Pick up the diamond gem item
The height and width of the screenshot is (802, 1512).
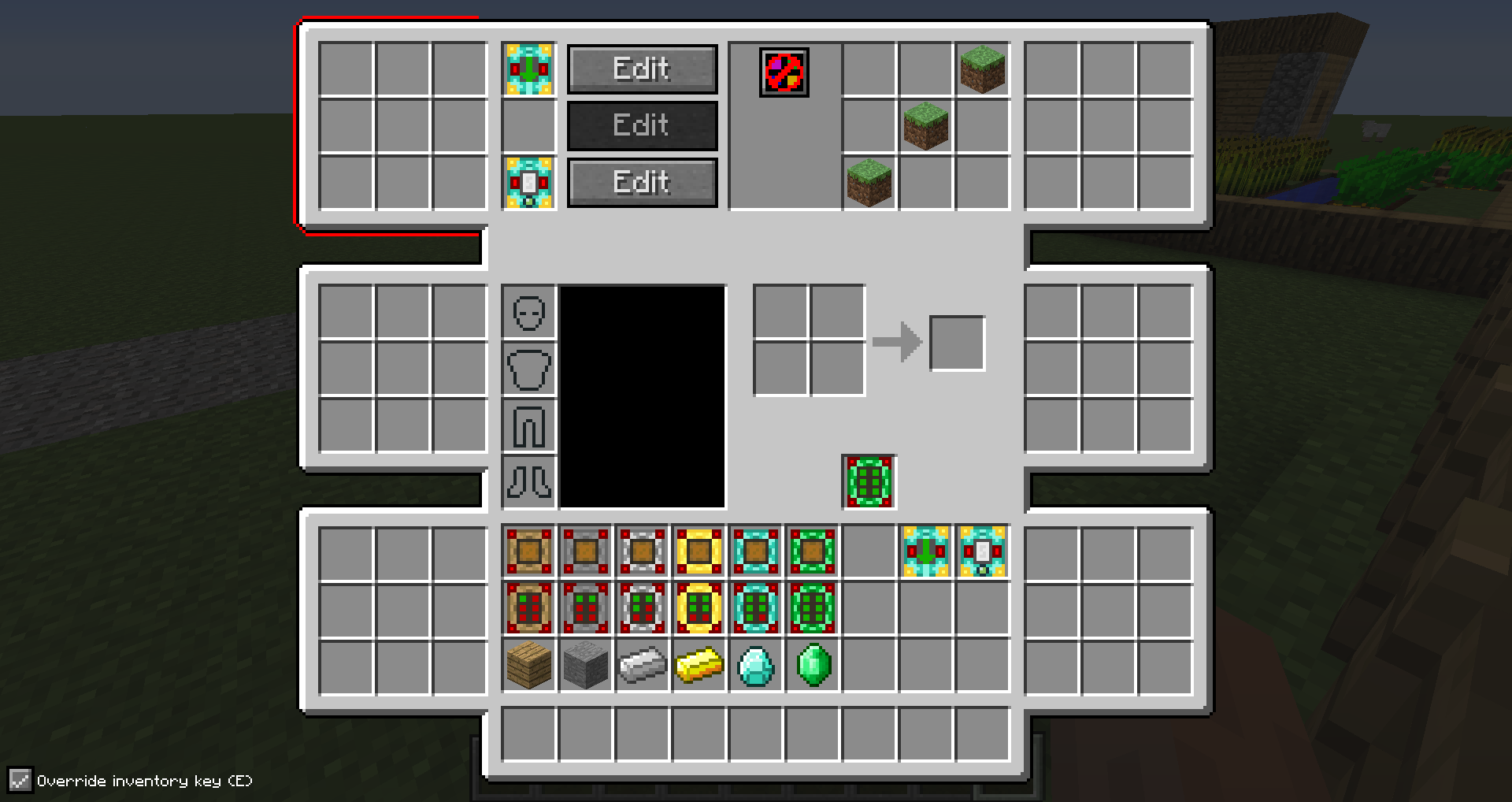tap(757, 666)
